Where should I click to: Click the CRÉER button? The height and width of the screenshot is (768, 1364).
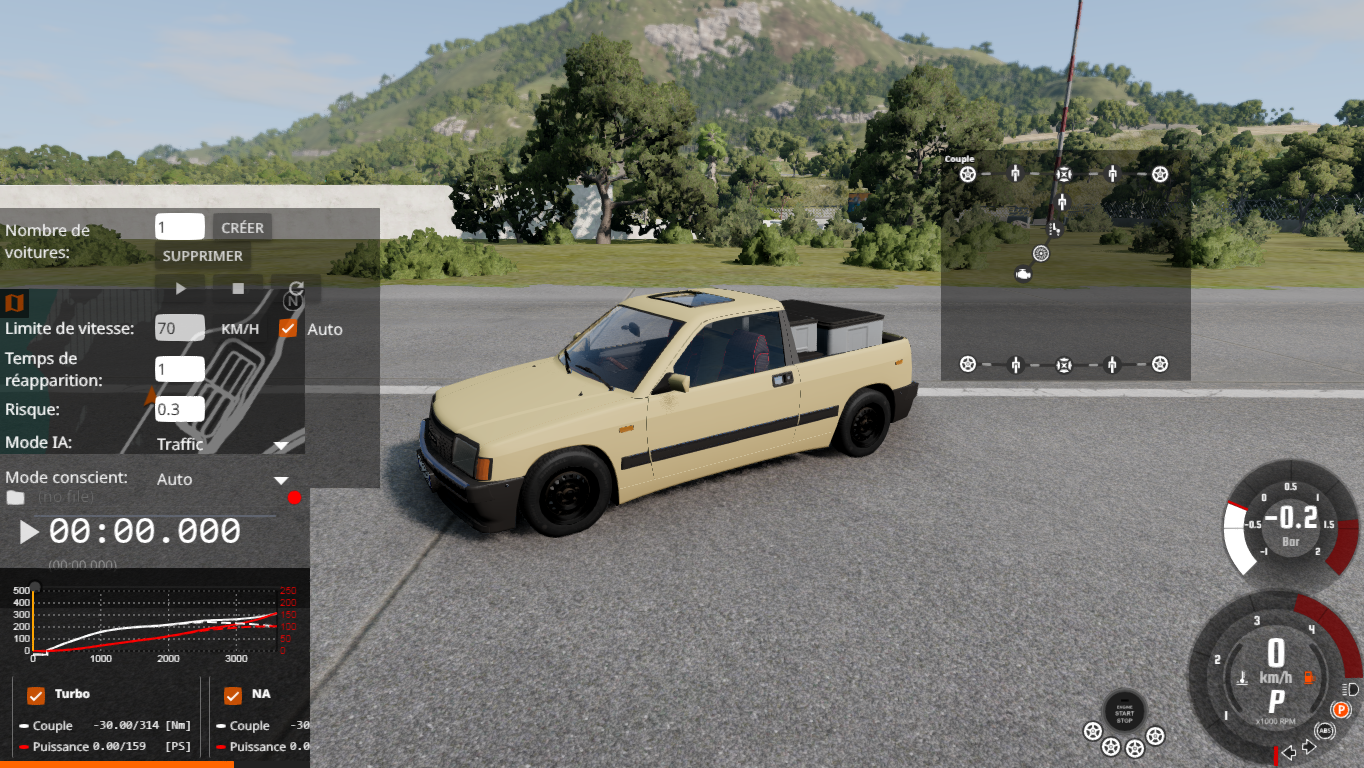pyautogui.click(x=242, y=228)
